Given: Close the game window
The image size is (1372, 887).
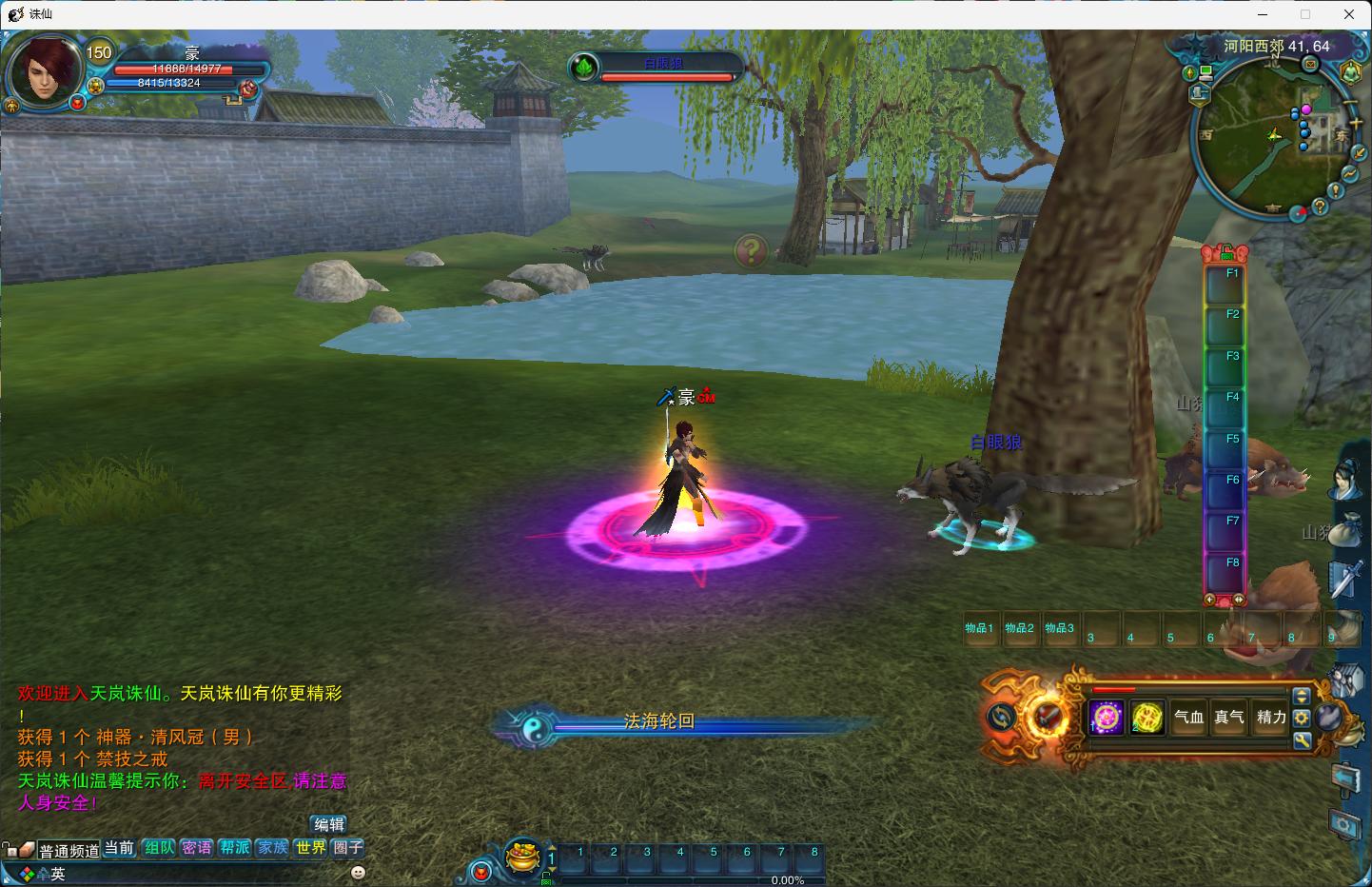Looking at the screenshot, I should pyautogui.click(x=1348, y=14).
